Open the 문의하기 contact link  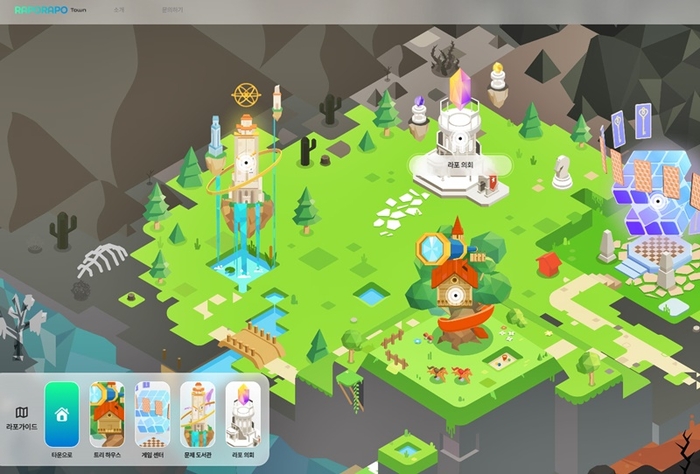coord(174,11)
